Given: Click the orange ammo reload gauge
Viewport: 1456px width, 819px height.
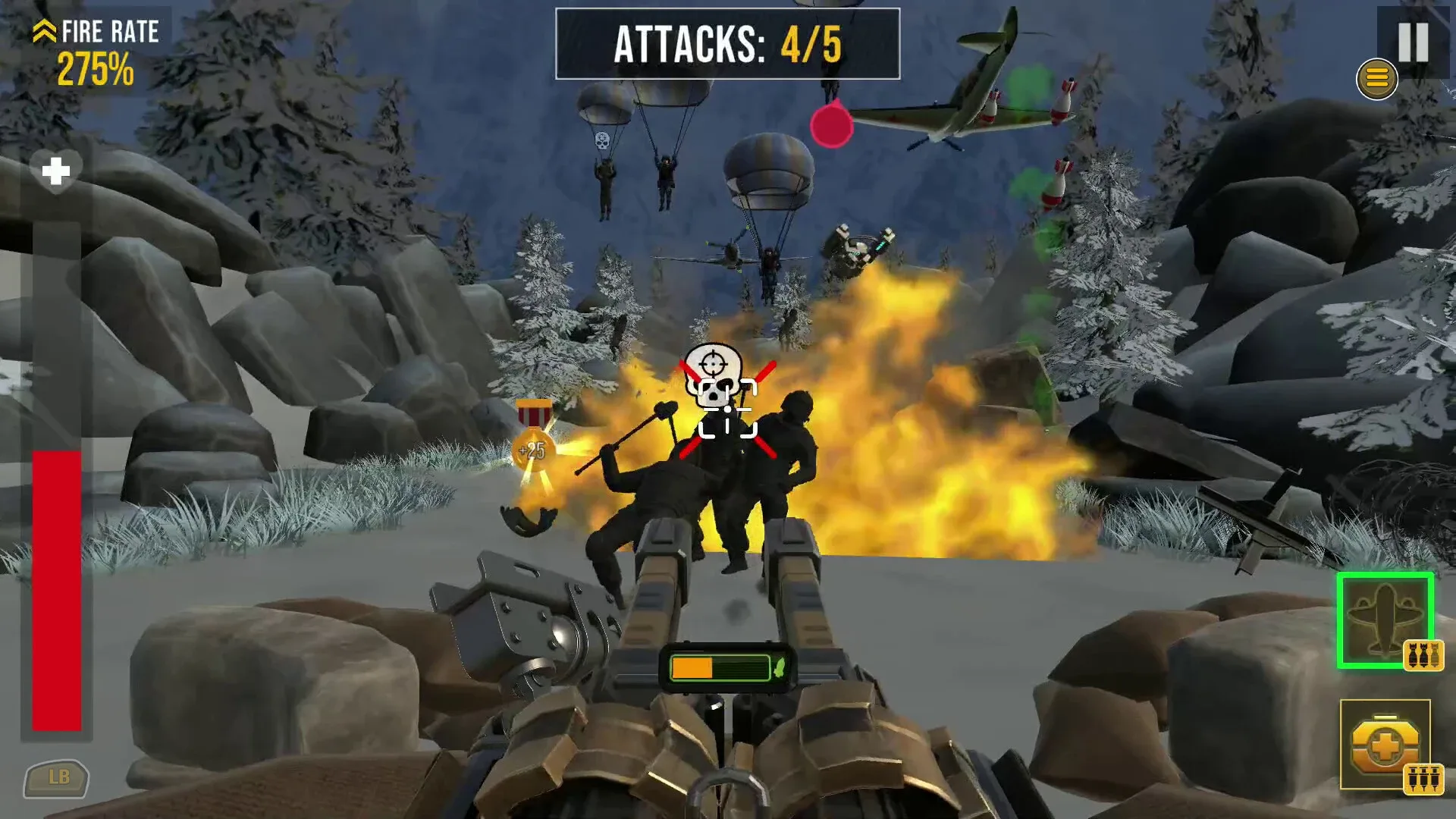Looking at the screenshot, I should 694,667.
